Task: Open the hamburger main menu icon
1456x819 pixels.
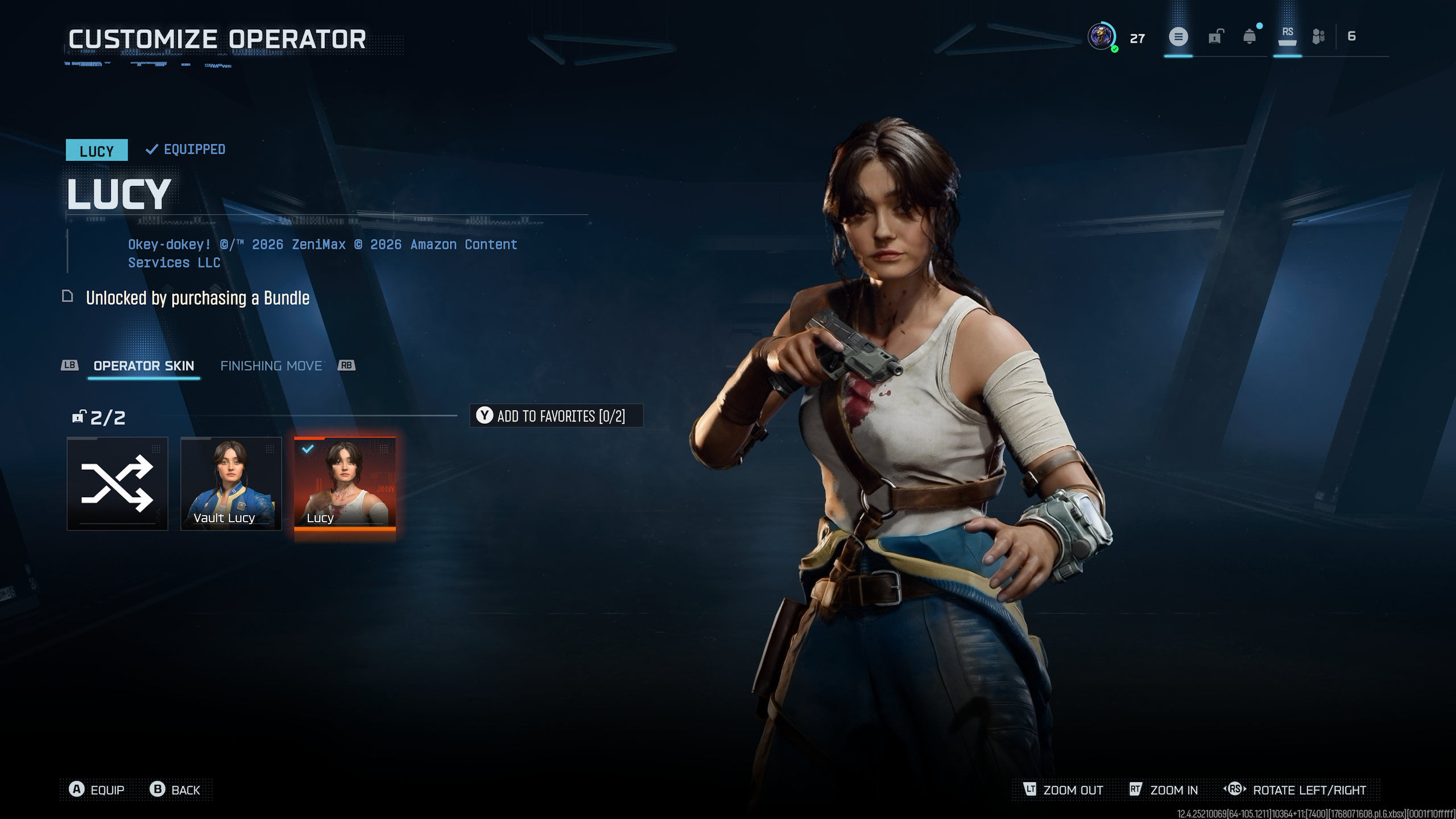Action: click(1178, 37)
